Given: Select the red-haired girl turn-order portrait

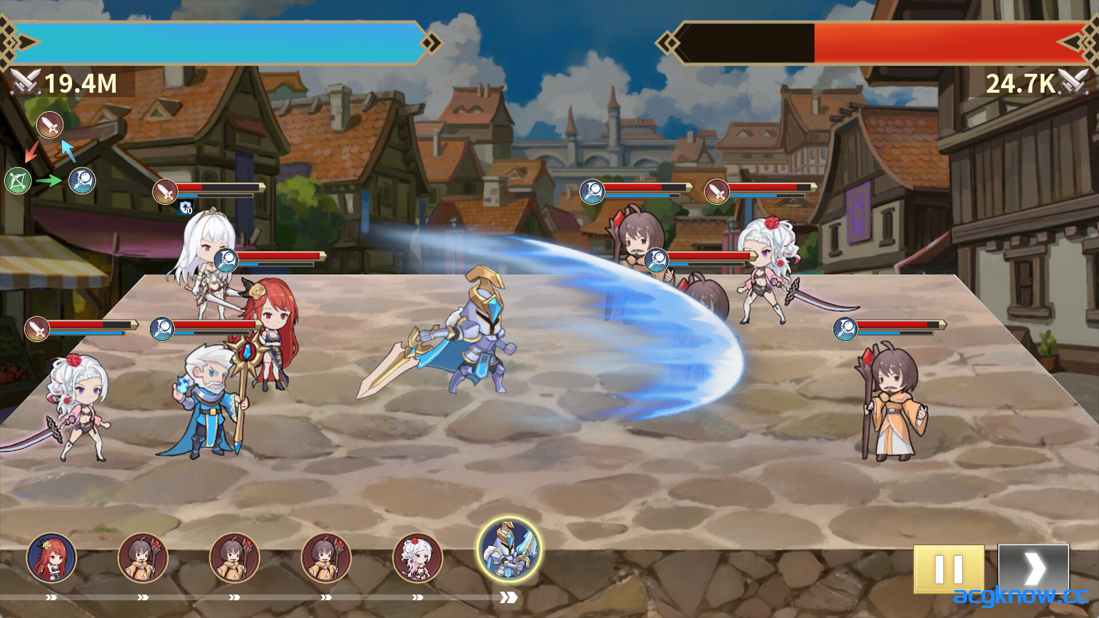Looking at the screenshot, I should (51, 558).
